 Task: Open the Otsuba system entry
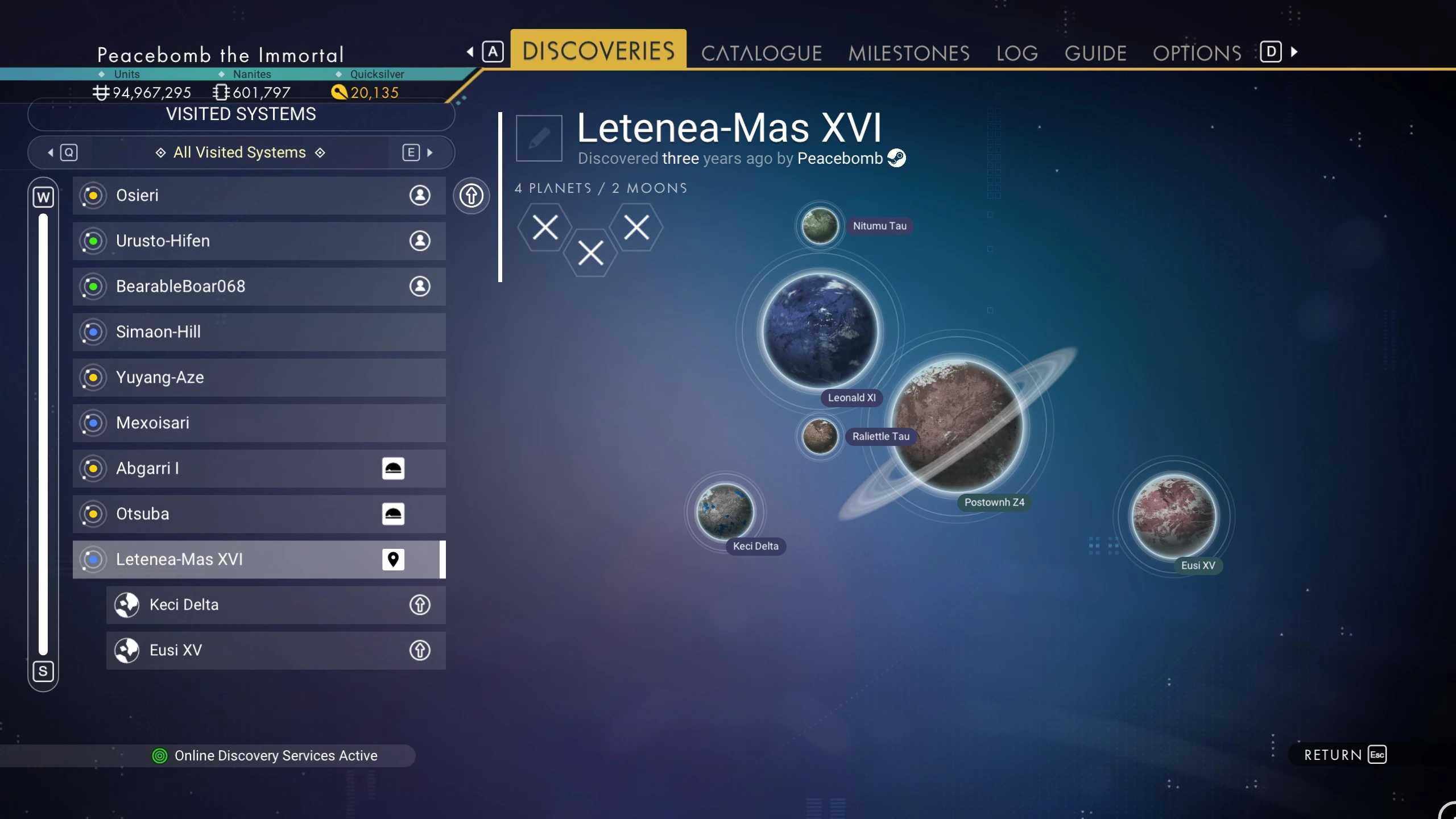(259, 514)
